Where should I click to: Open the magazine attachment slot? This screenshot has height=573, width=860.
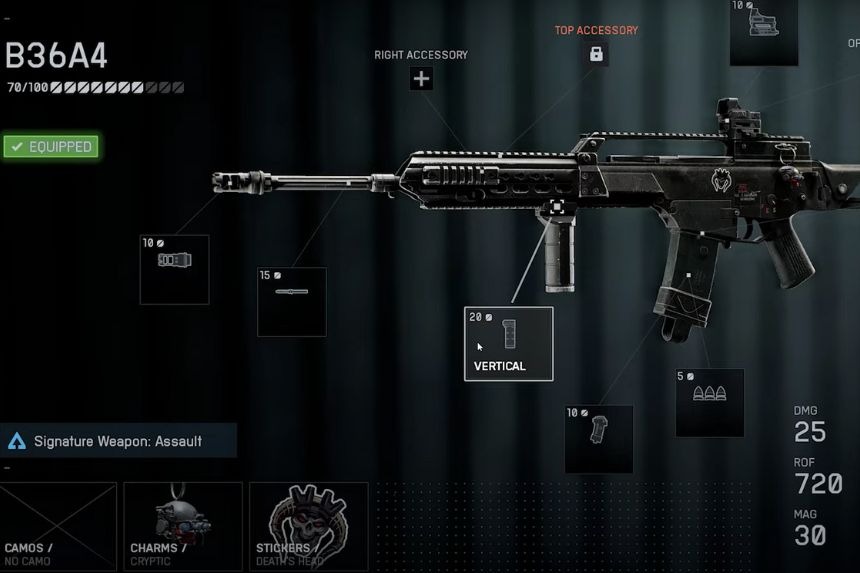[598, 438]
